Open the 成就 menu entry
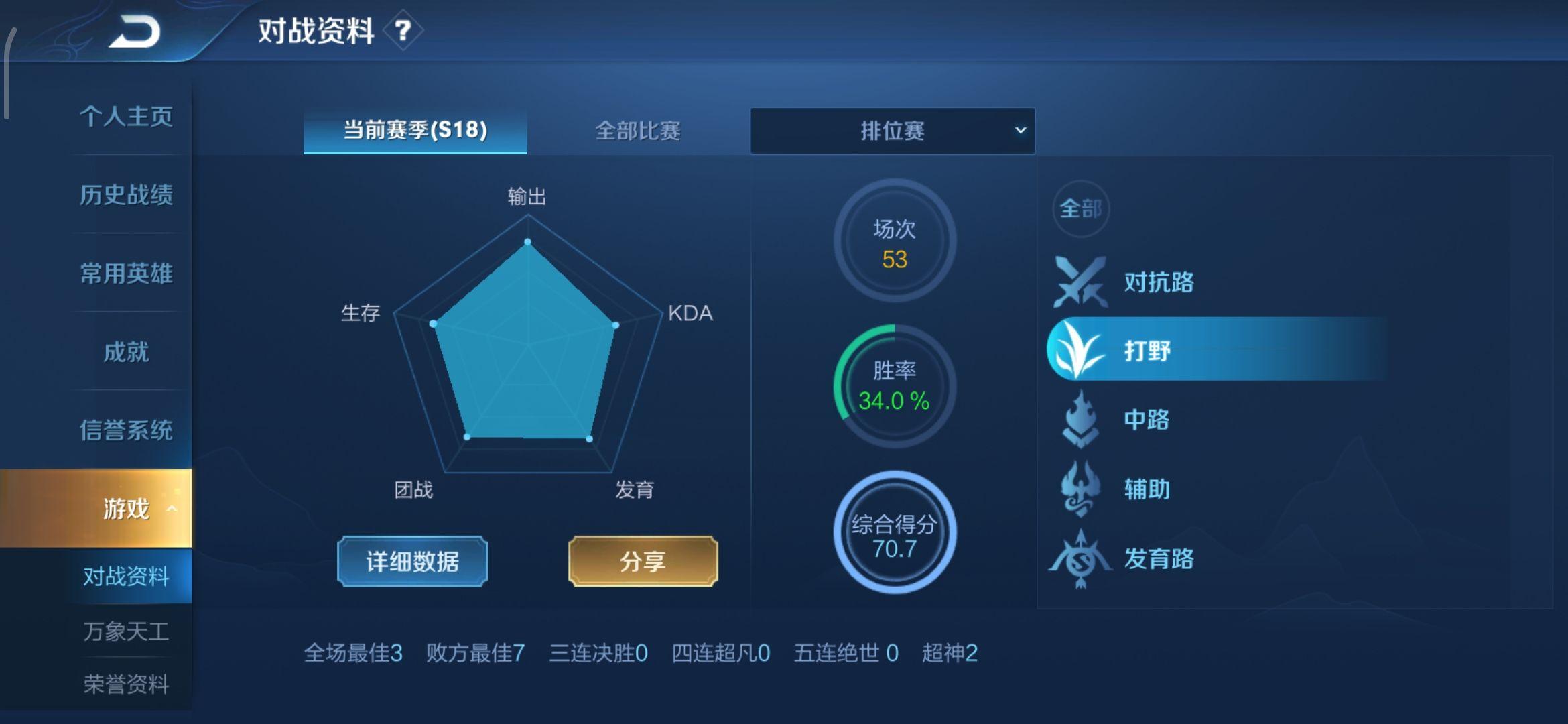 [126, 352]
